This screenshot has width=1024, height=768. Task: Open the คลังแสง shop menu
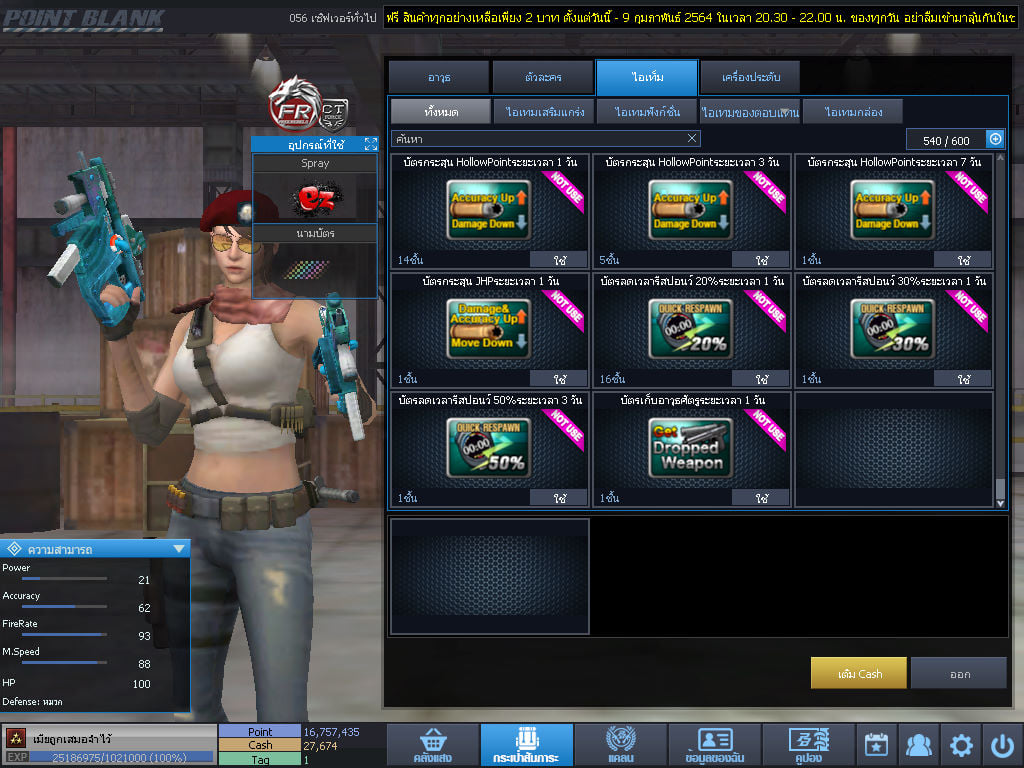[429, 745]
